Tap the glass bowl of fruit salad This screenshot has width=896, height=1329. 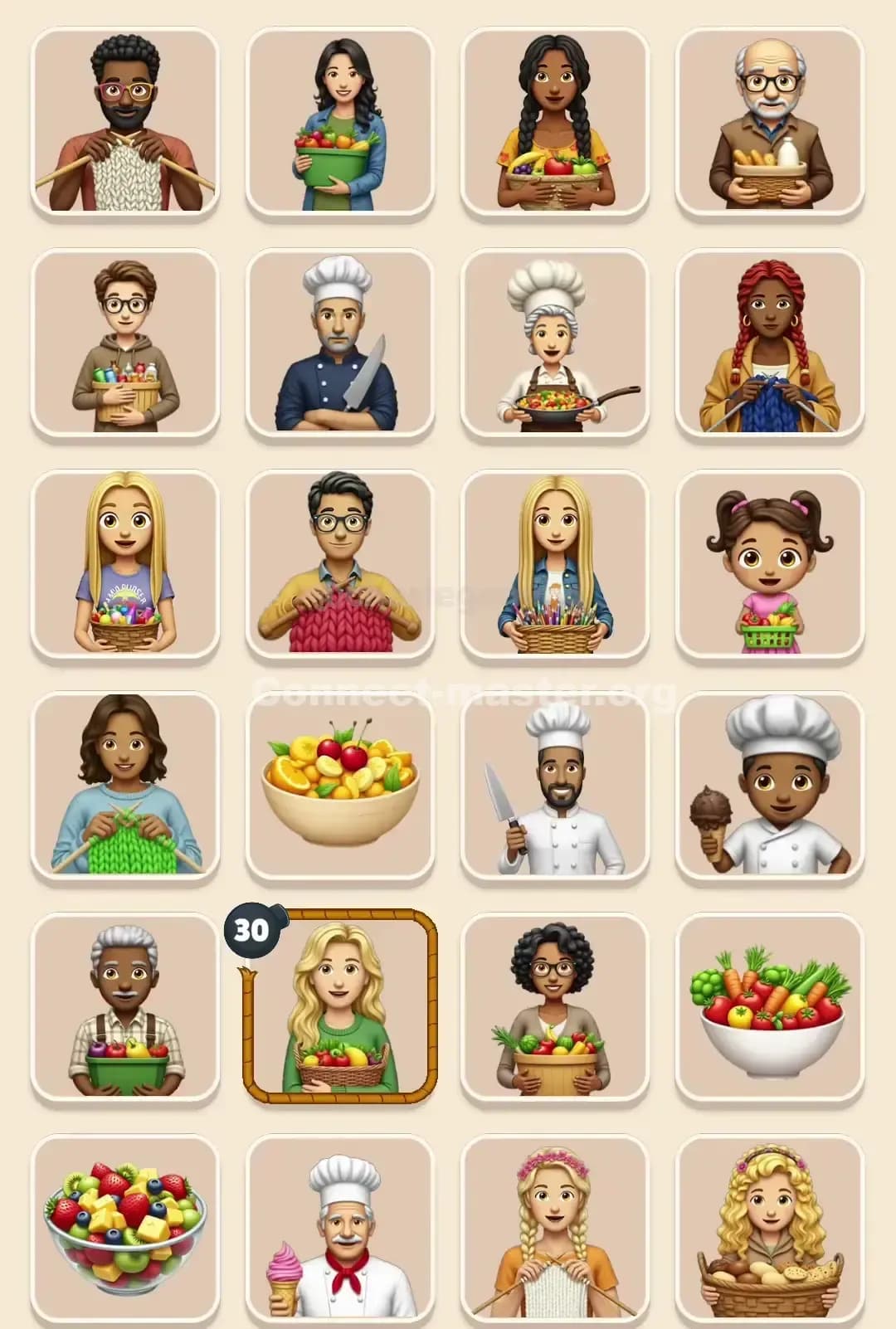point(124,1228)
